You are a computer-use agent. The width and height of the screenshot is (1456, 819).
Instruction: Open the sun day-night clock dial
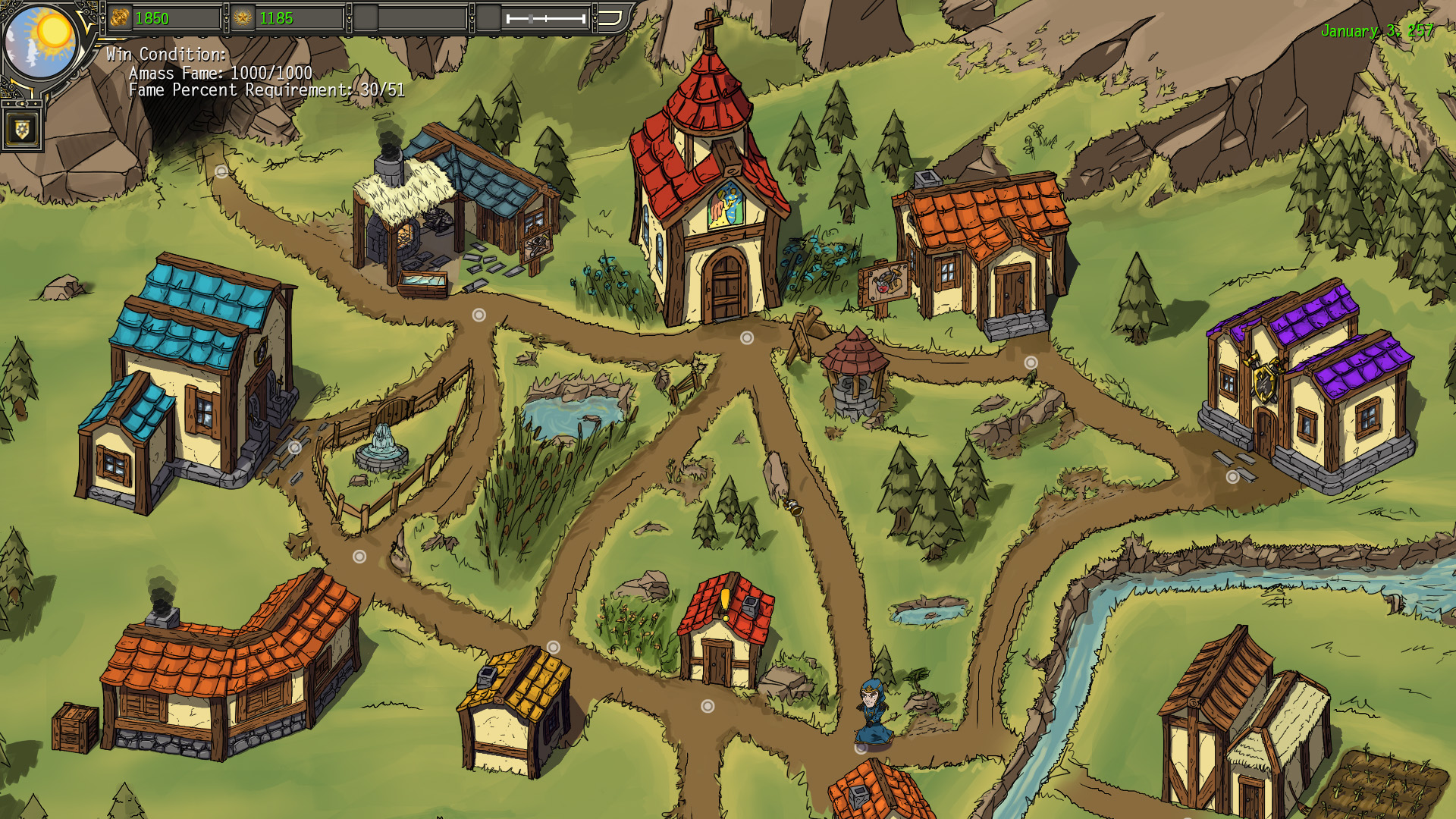coord(42,42)
